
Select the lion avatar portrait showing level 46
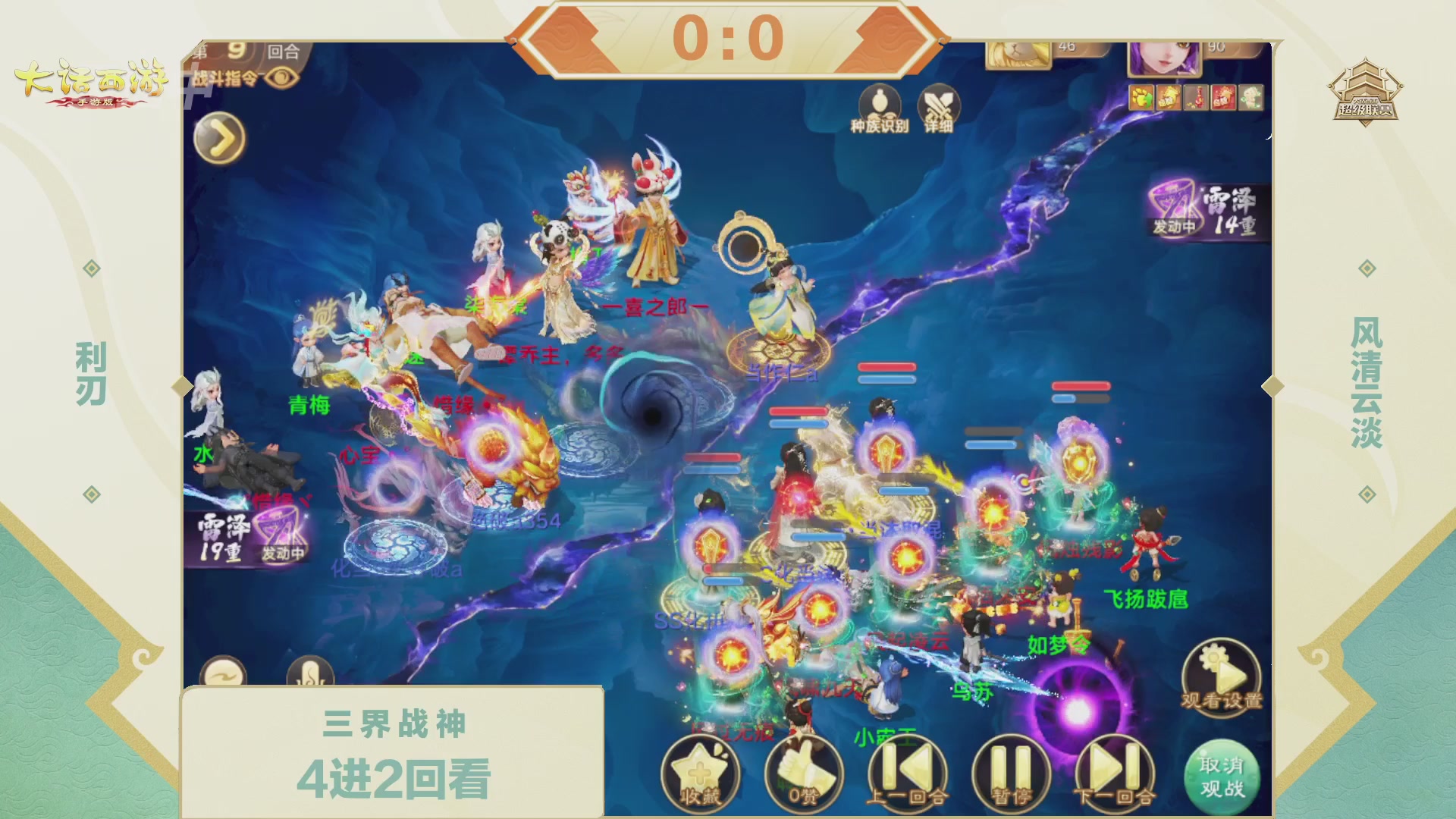coord(1016,53)
